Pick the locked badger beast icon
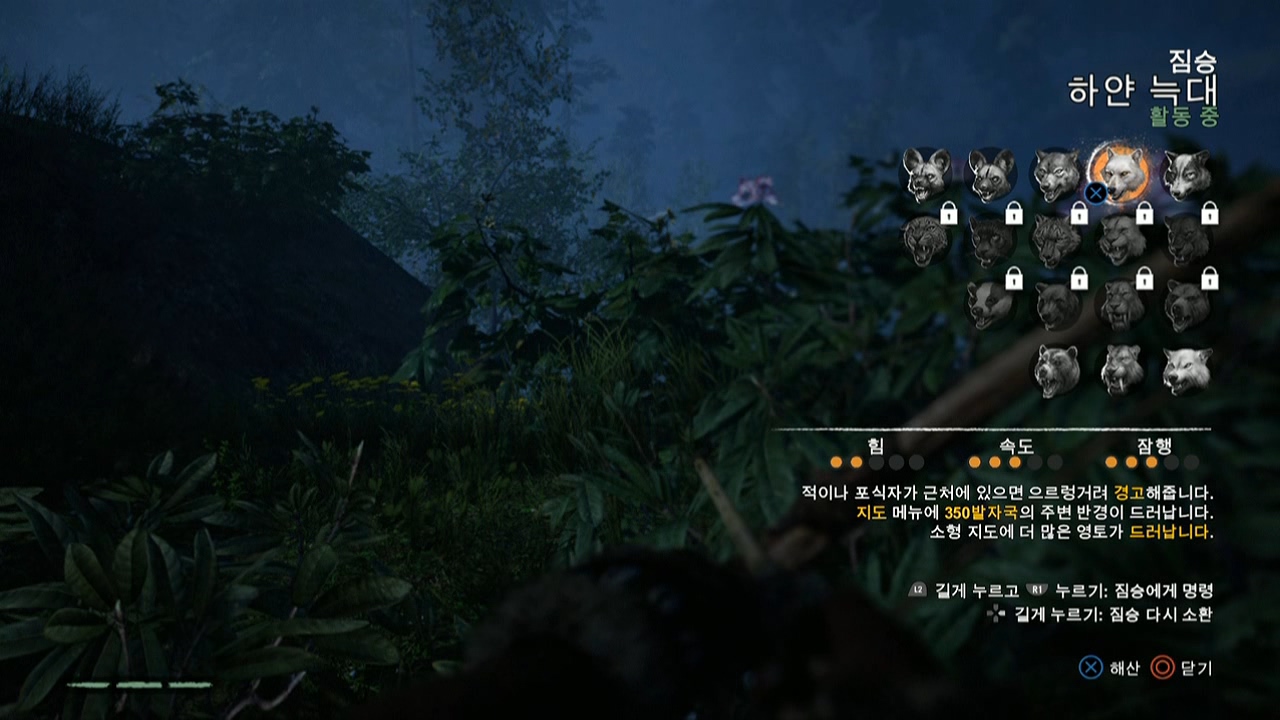 (x=990, y=304)
